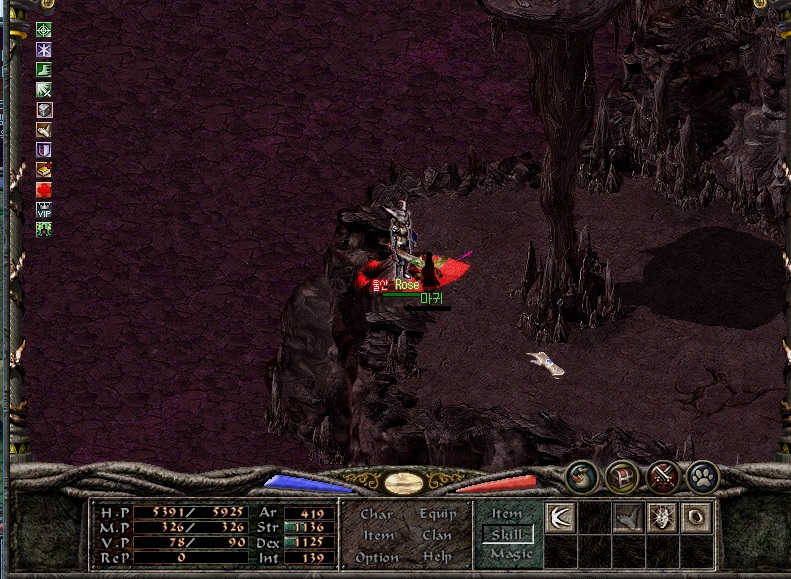Click the VIP status icon
This screenshot has width=791, height=579.
[x=44, y=210]
